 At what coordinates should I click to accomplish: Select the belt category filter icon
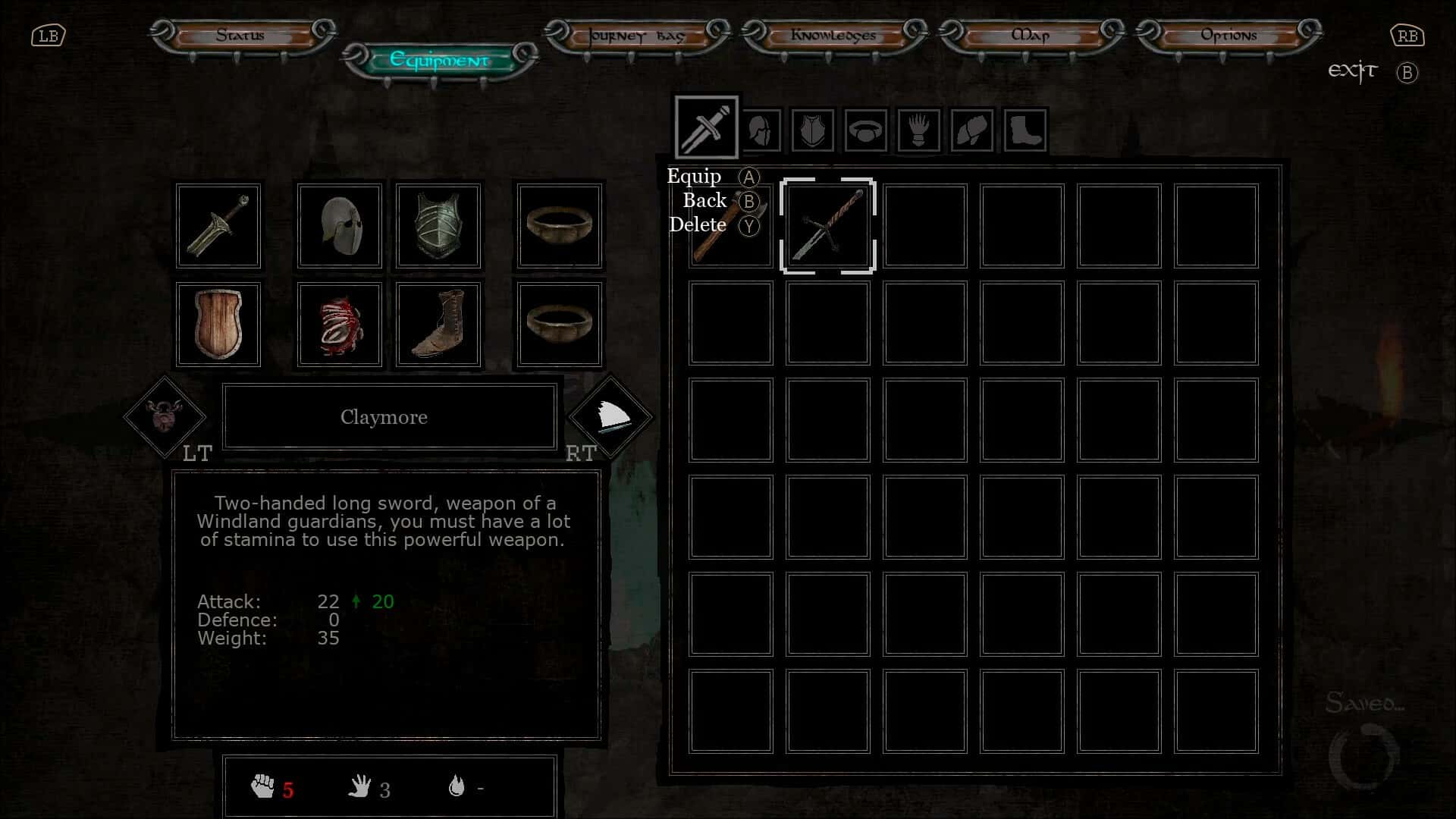865,130
